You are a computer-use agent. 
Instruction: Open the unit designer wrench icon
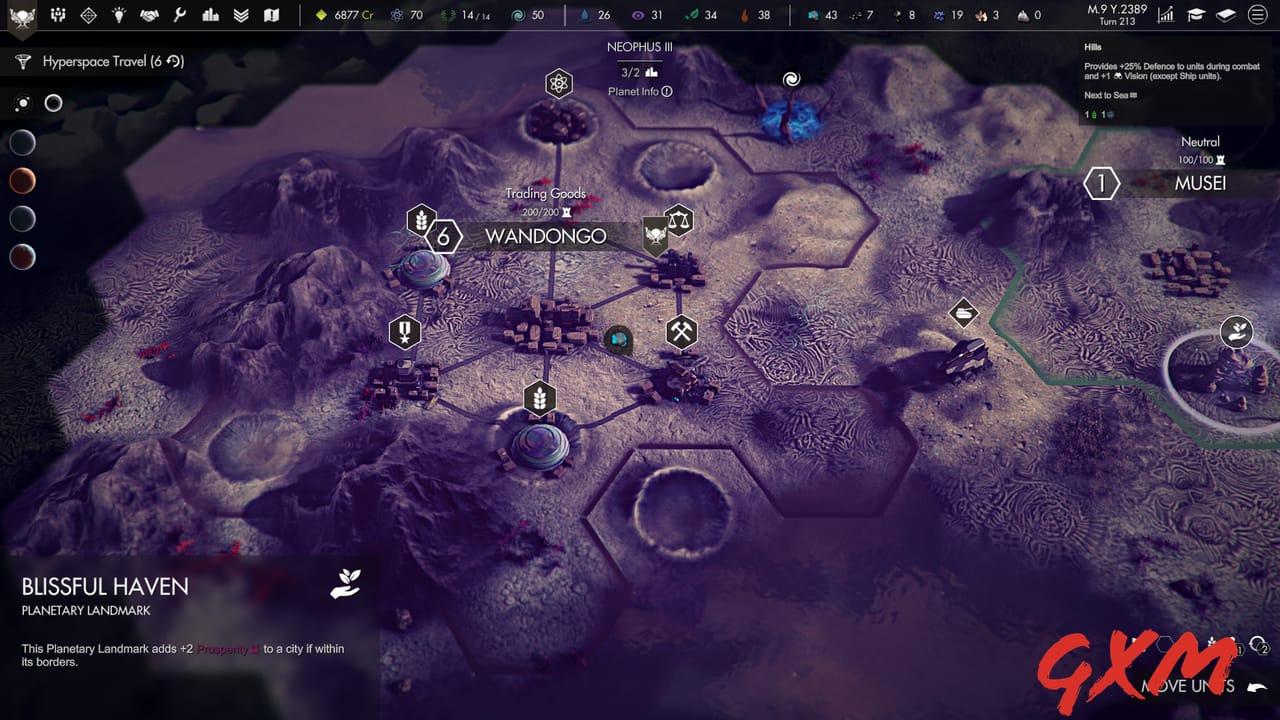(x=180, y=15)
